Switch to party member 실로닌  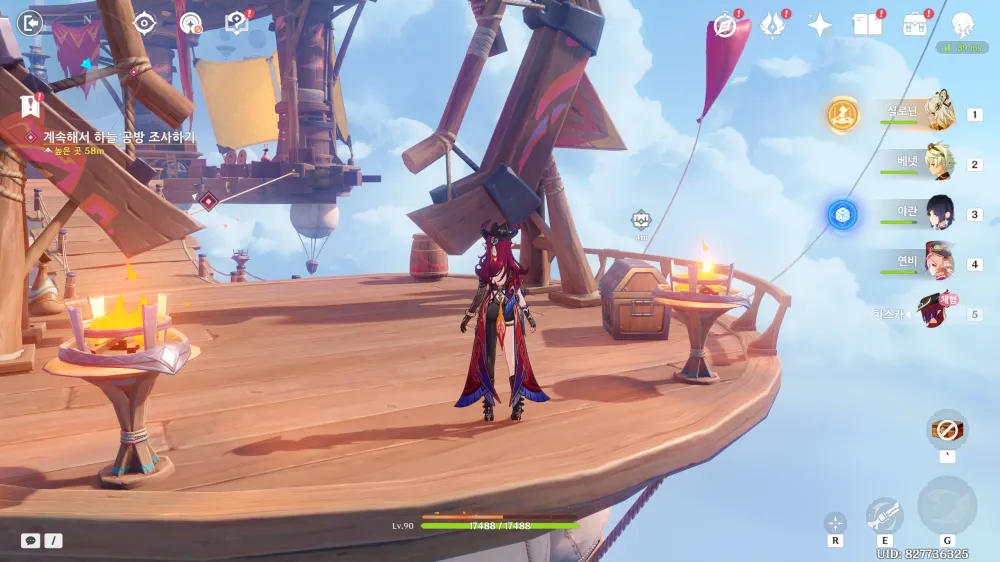coord(938,113)
